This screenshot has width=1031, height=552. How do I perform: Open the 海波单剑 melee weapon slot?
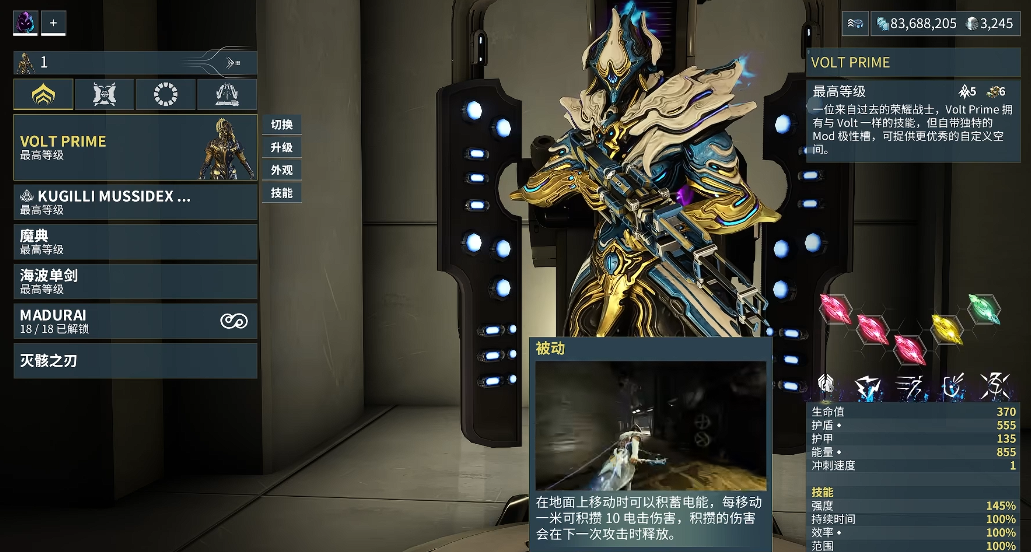coord(135,281)
